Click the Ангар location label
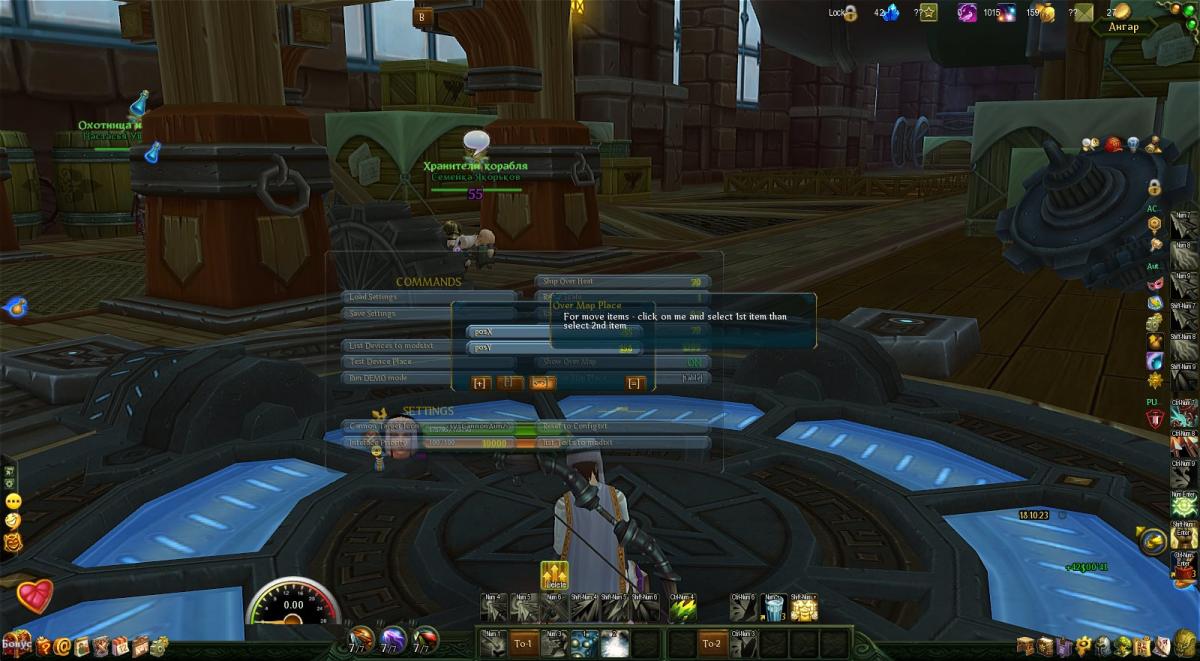Image resolution: width=1200 pixels, height=661 pixels. pyautogui.click(x=1124, y=27)
